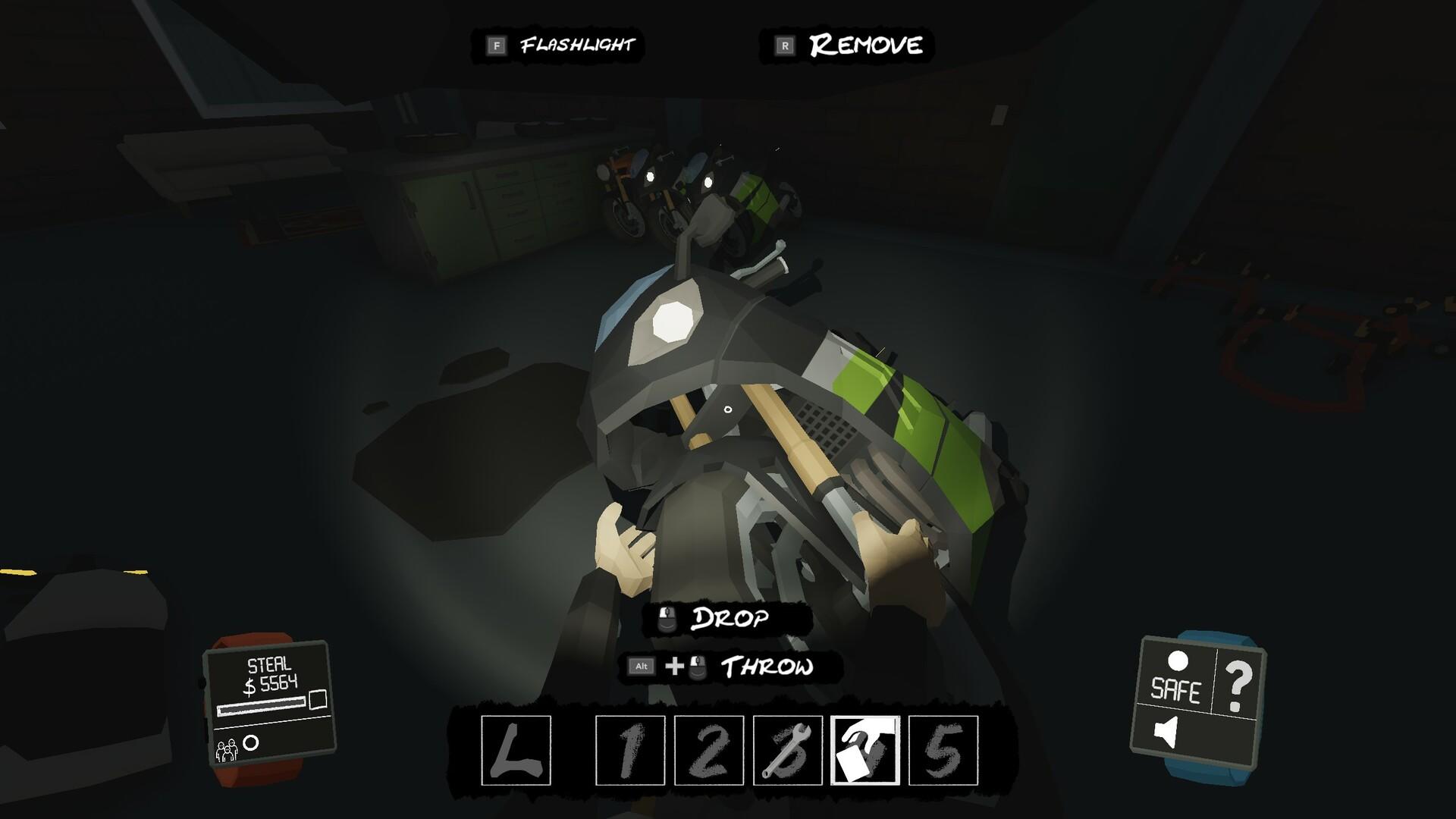Select hotbar slot 1
The image size is (1456, 819).
point(629,749)
